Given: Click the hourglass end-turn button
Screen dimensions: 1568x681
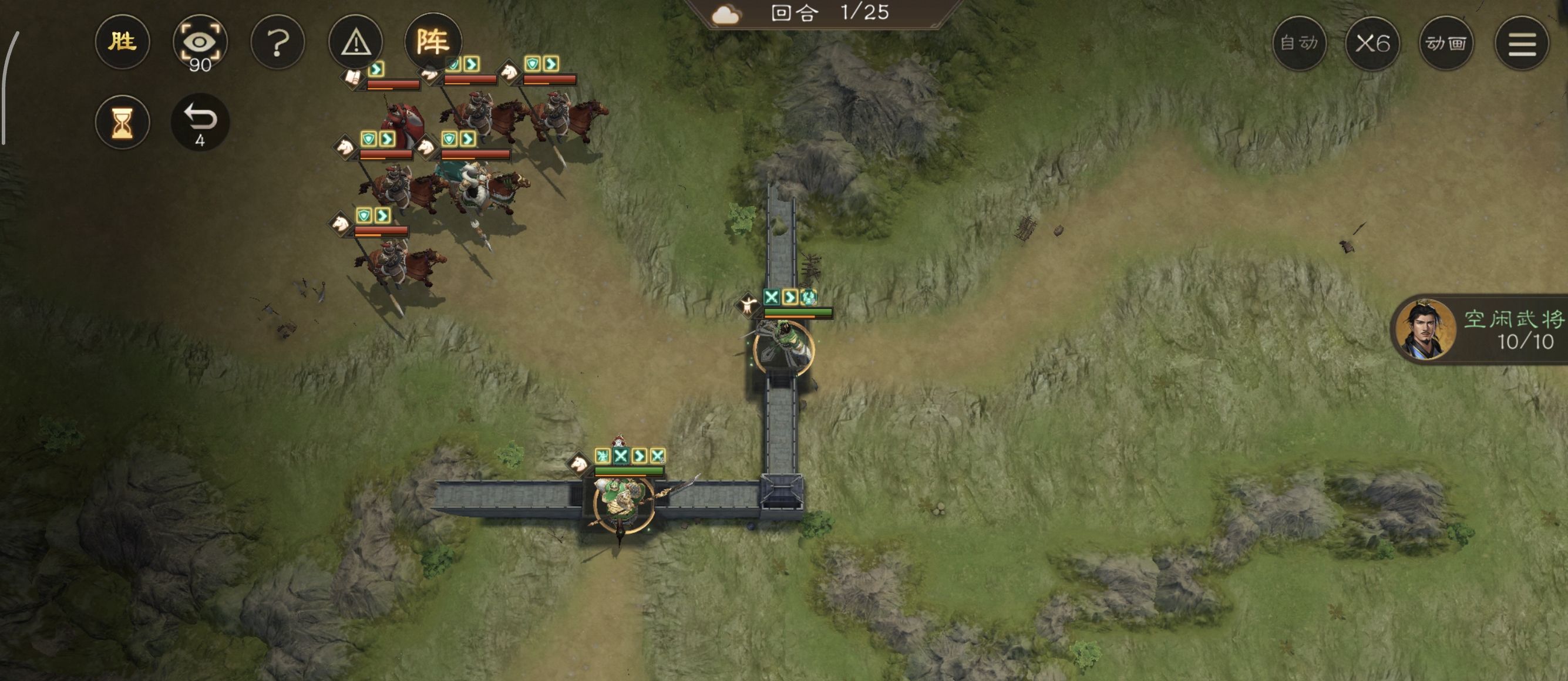Looking at the screenshot, I should pos(122,122).
